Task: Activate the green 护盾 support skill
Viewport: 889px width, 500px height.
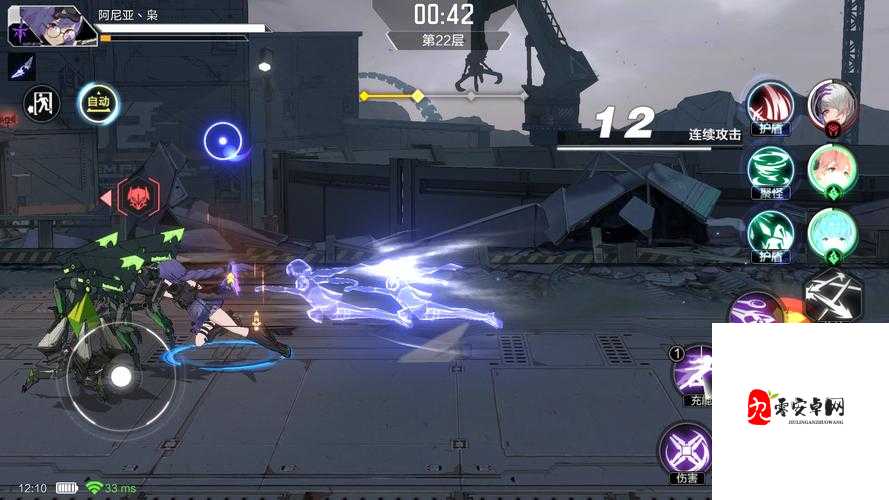Action: click(x=770, y=232)
